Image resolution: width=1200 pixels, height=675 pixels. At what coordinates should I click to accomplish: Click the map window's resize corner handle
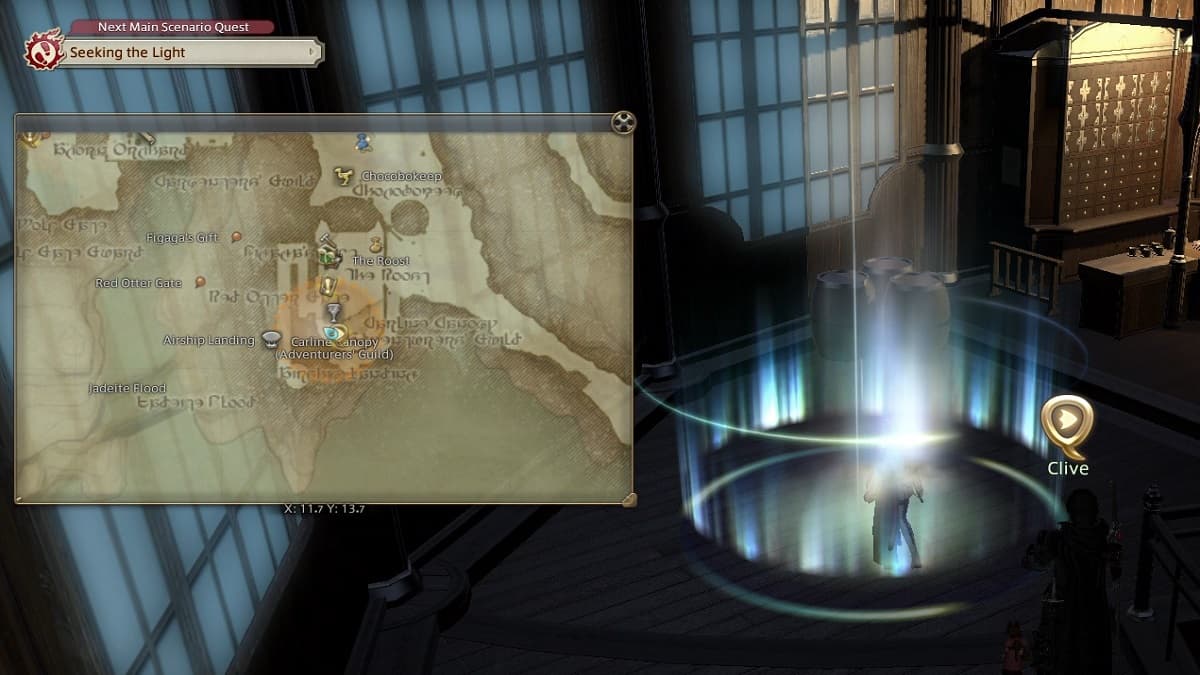[x=628, y=499]
